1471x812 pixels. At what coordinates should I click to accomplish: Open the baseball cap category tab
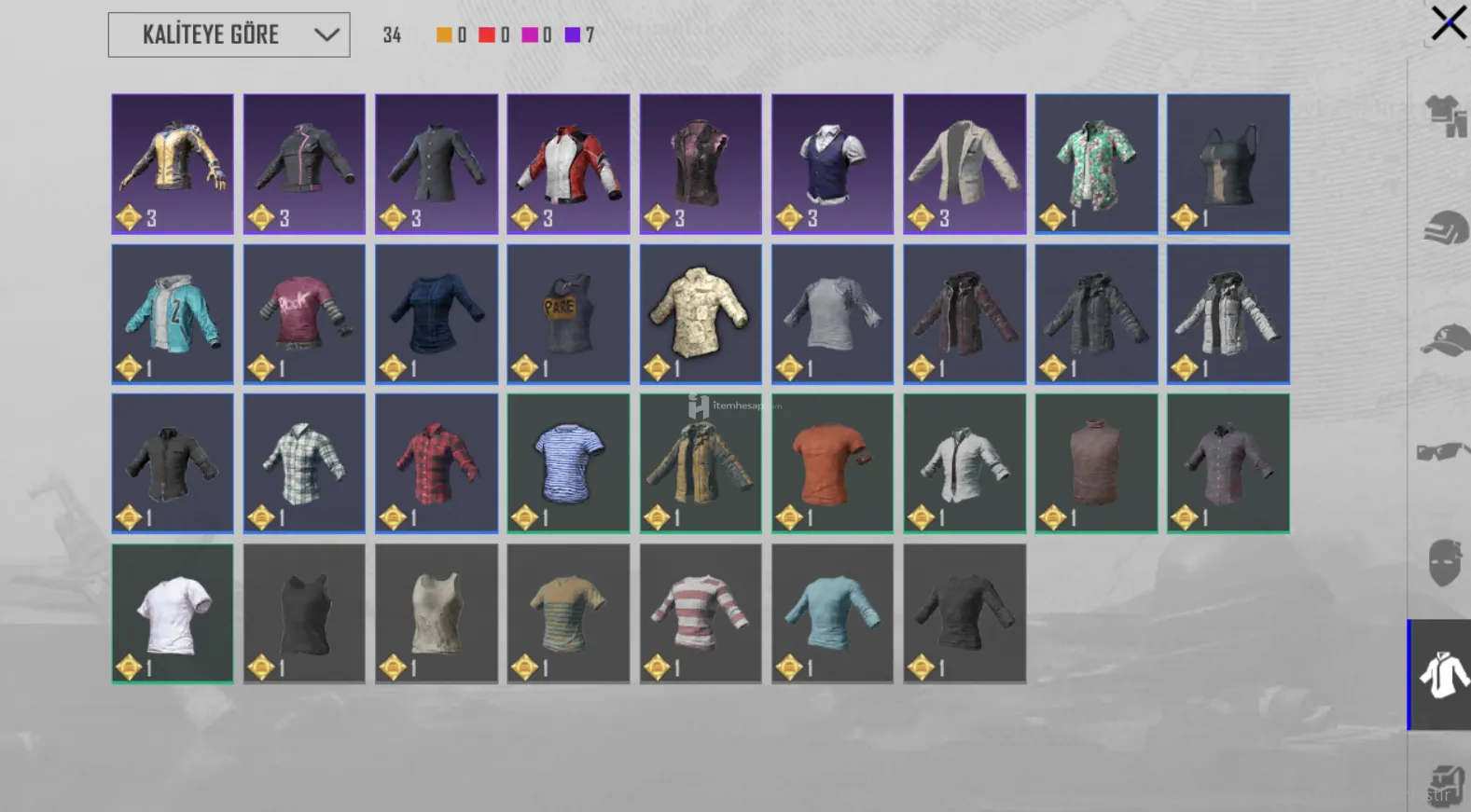pyautogui.click(x=1444, y=340)
